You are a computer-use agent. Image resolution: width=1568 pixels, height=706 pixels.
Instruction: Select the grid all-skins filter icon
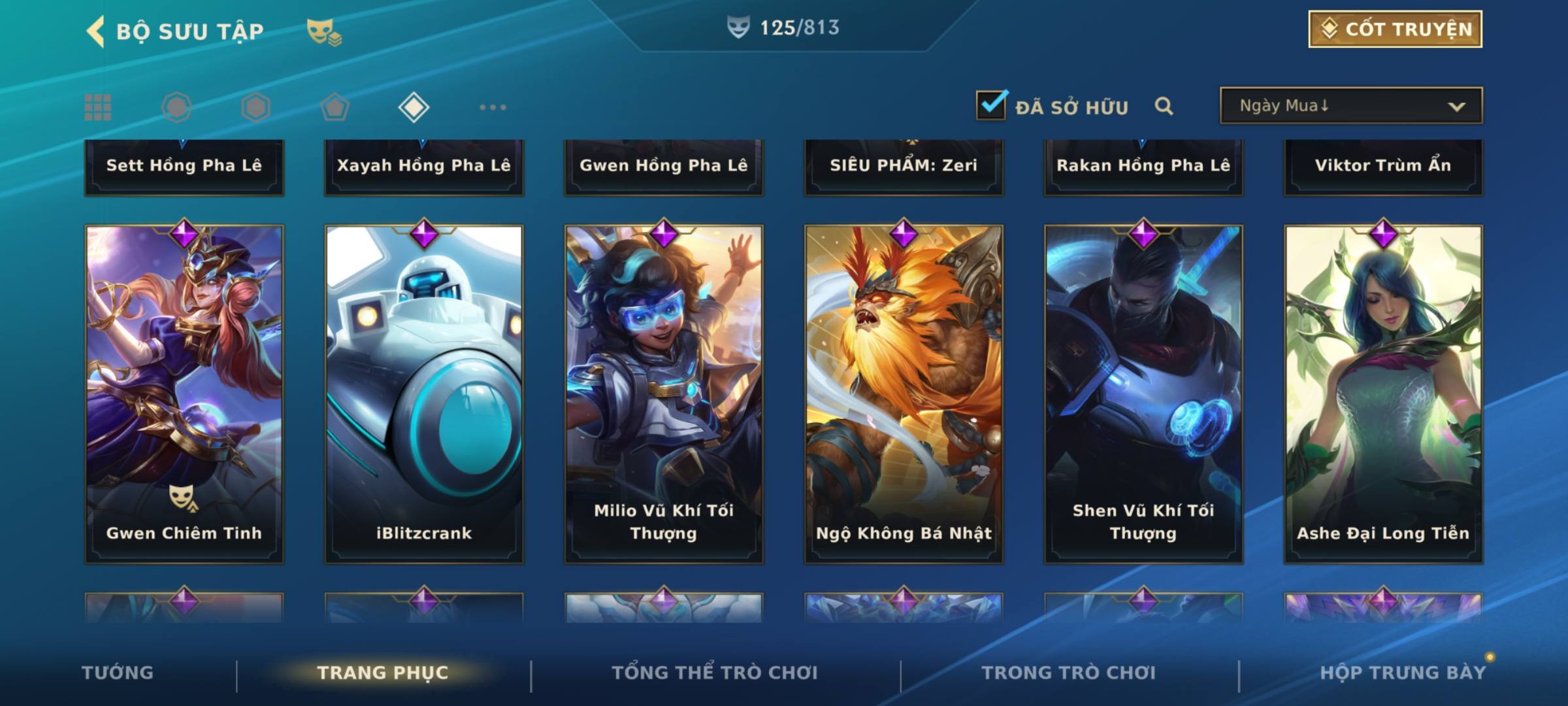click(x=98, y=107)
